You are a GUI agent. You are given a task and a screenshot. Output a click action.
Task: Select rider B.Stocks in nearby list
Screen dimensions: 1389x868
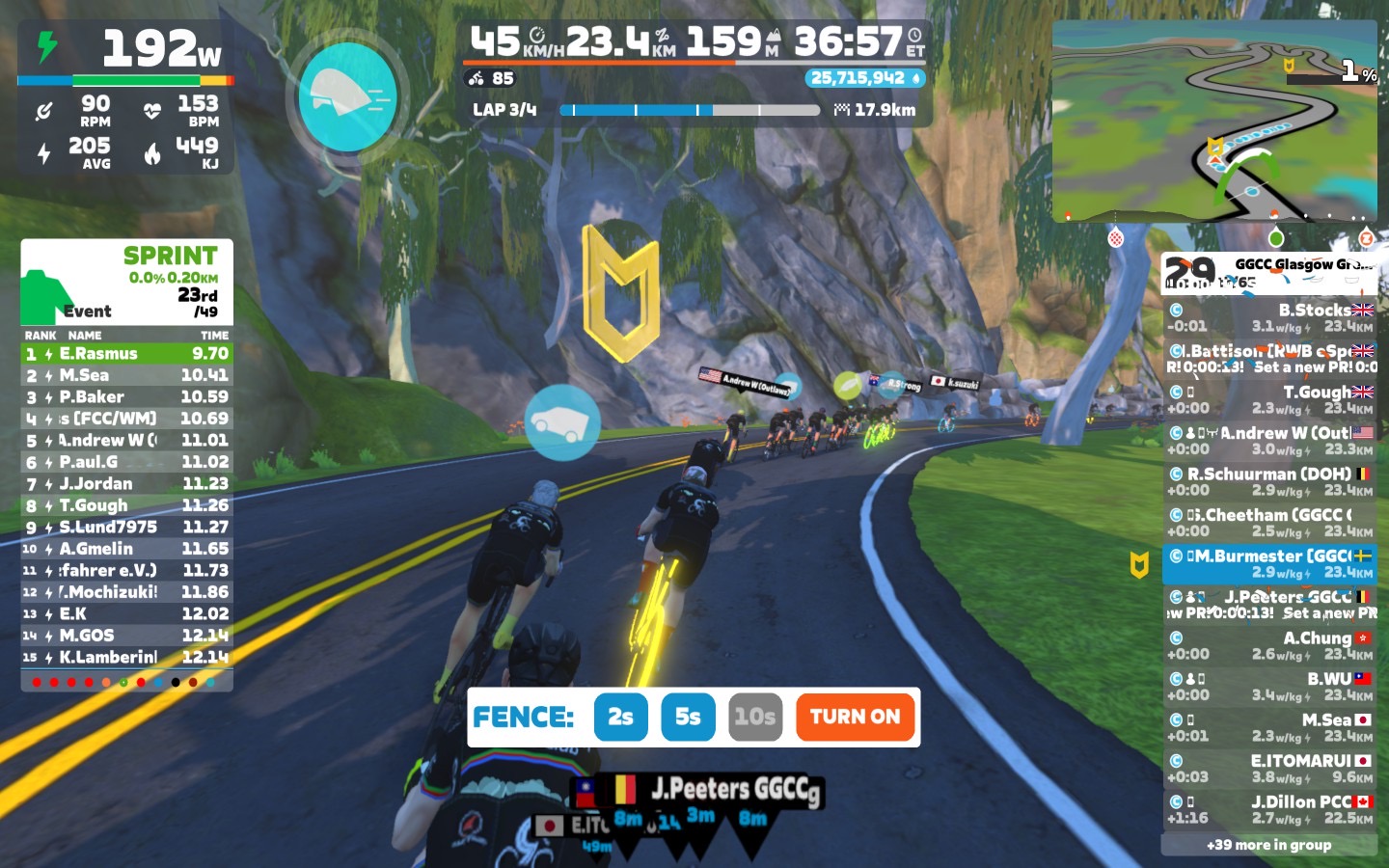pos(1268,317)
